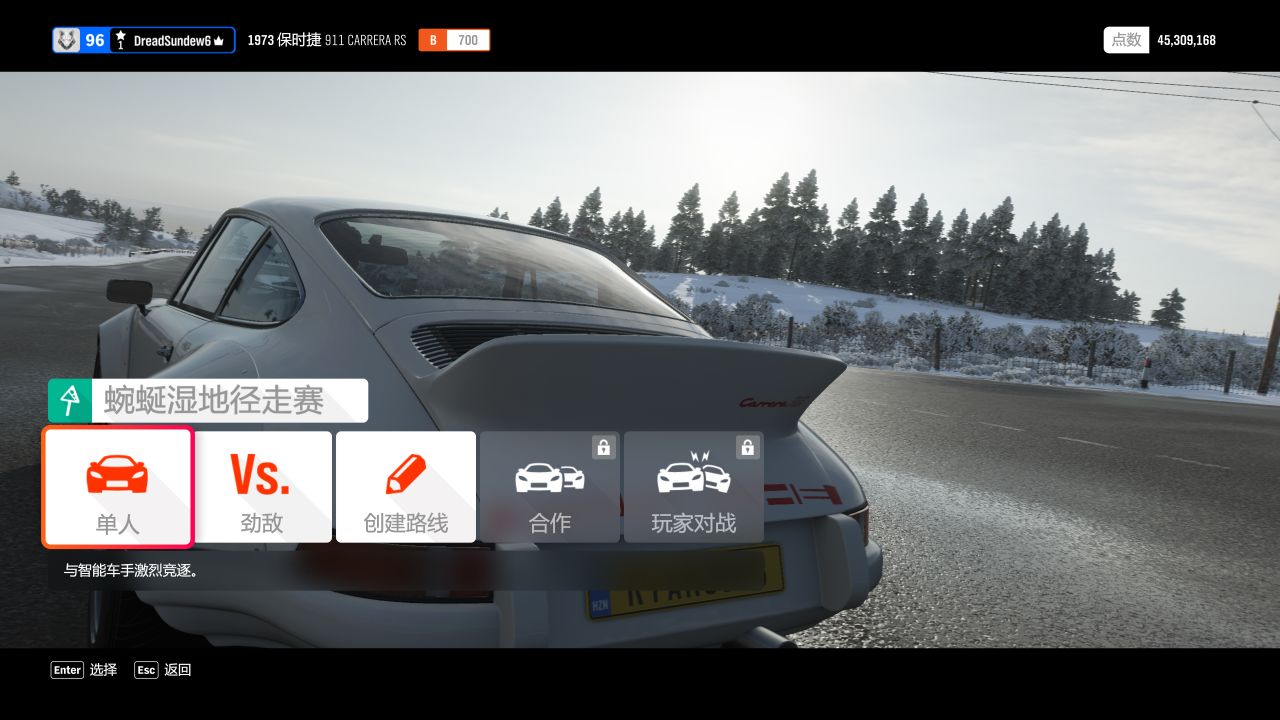Select the locked 合作 co-op tile
1280x720 pixels.
click(x=549, y=487)
